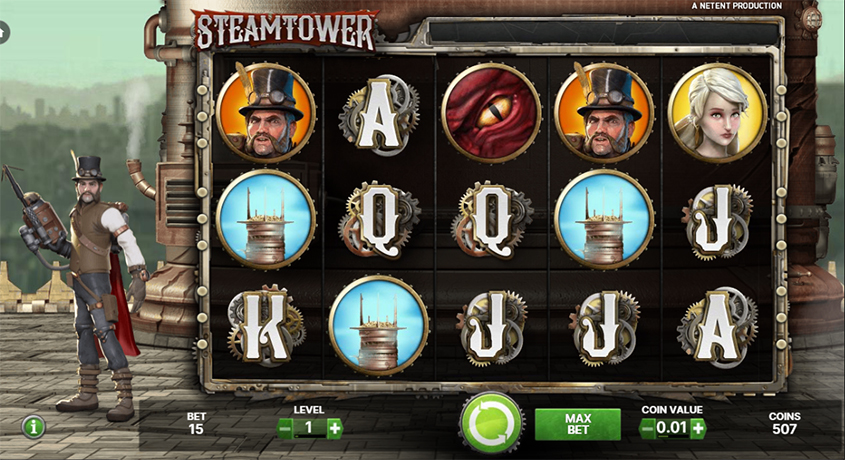This screenshot has height=460, width=845.
Task: Click the MAX BET button
Action: click(577, 424)
